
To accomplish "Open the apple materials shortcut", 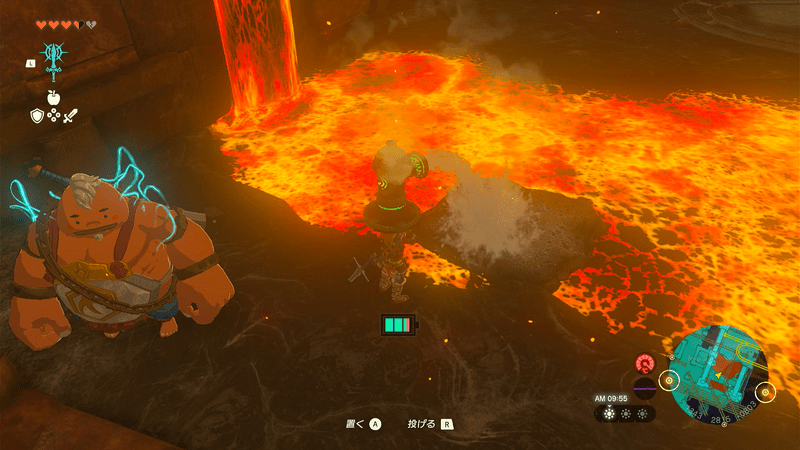I will tap(53, 99).
